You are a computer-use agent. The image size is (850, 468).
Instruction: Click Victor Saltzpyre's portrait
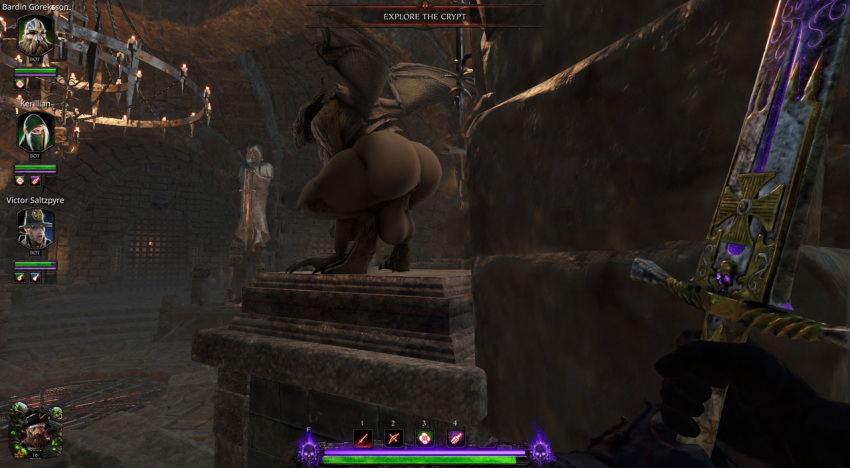click(x=35, y=229)
